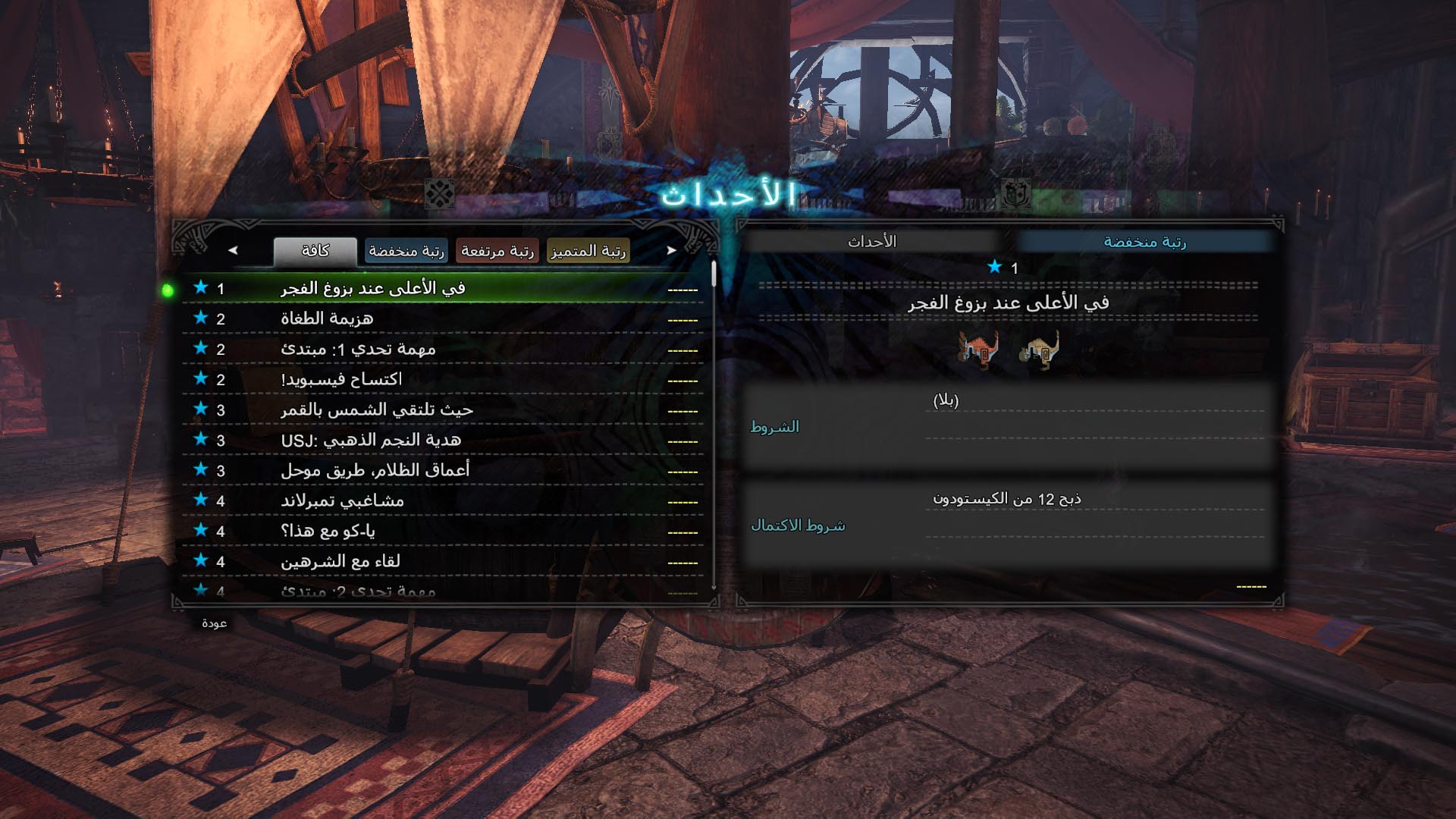Click the emblem icon at the top left strip

click(x=438, y=194)
